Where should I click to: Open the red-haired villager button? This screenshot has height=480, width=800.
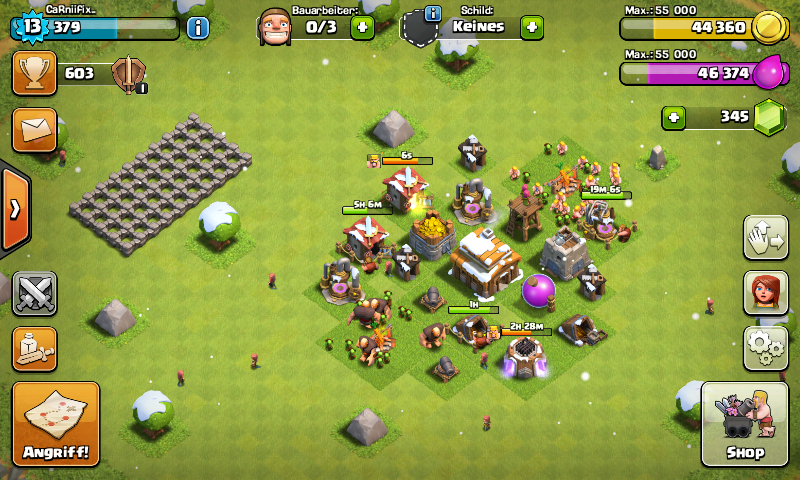[x=765, y=292]
